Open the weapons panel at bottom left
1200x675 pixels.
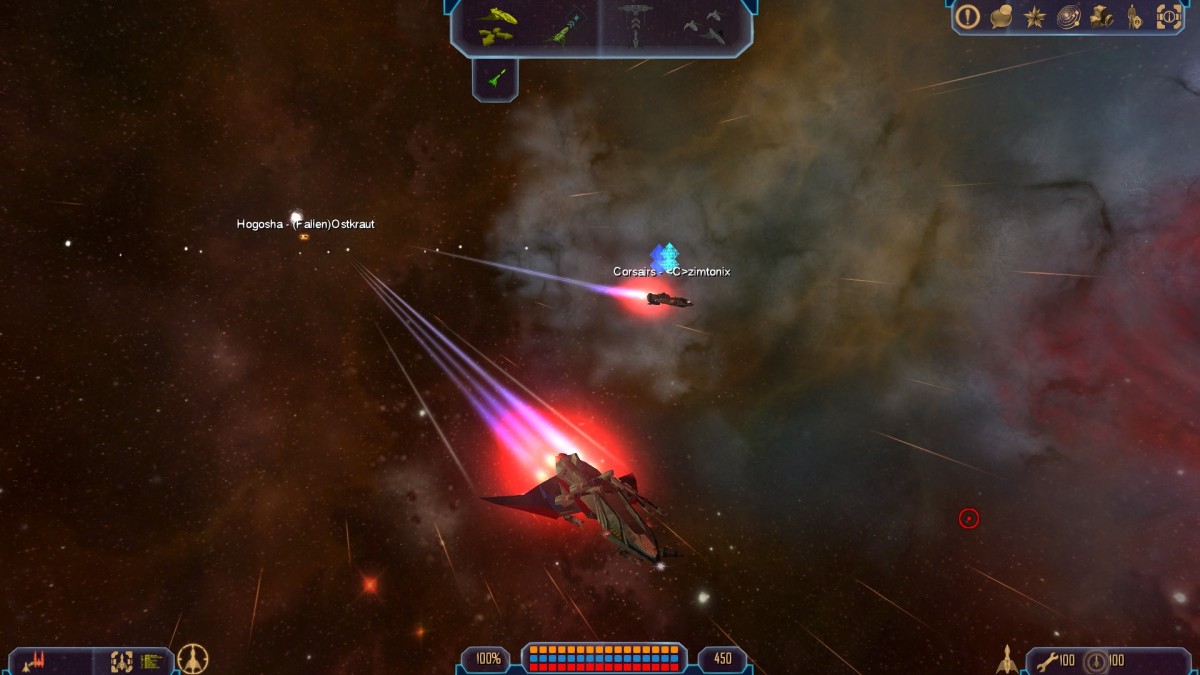coord(40,660)
